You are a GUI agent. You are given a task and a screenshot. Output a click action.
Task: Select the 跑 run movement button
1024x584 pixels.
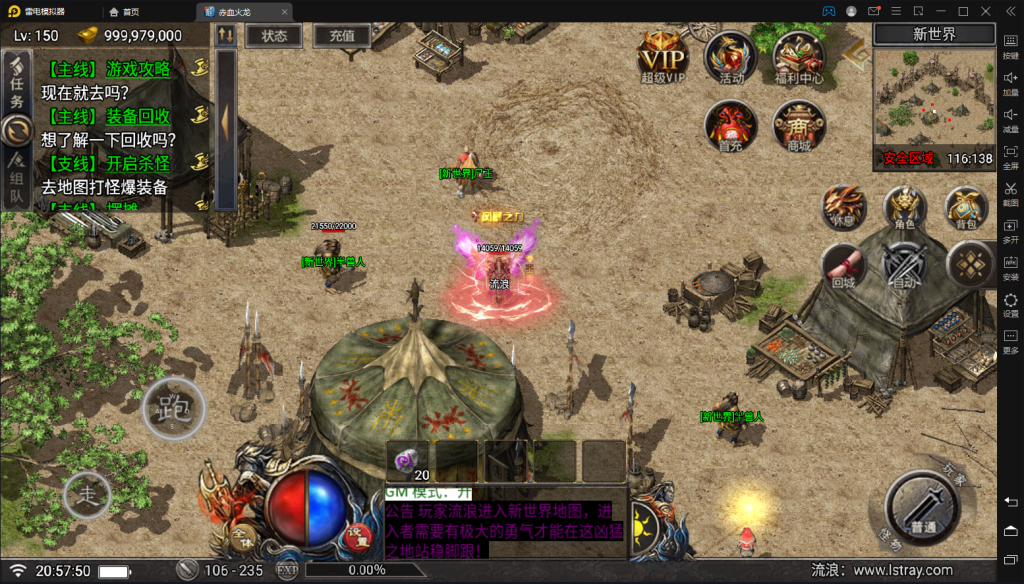[x=173, y=408]
